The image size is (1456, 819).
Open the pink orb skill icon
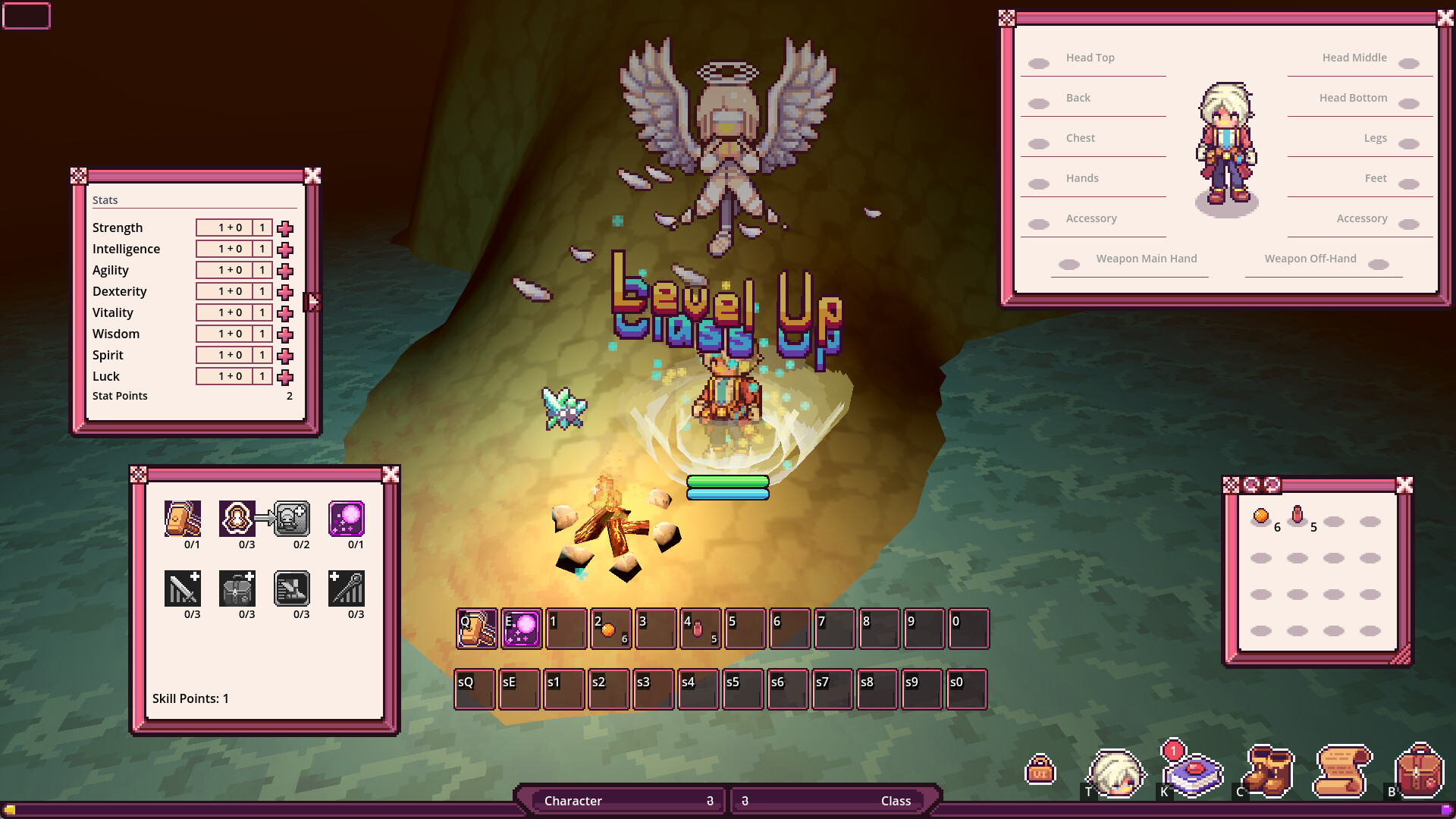pyautogui.click(x=348, y=519)
